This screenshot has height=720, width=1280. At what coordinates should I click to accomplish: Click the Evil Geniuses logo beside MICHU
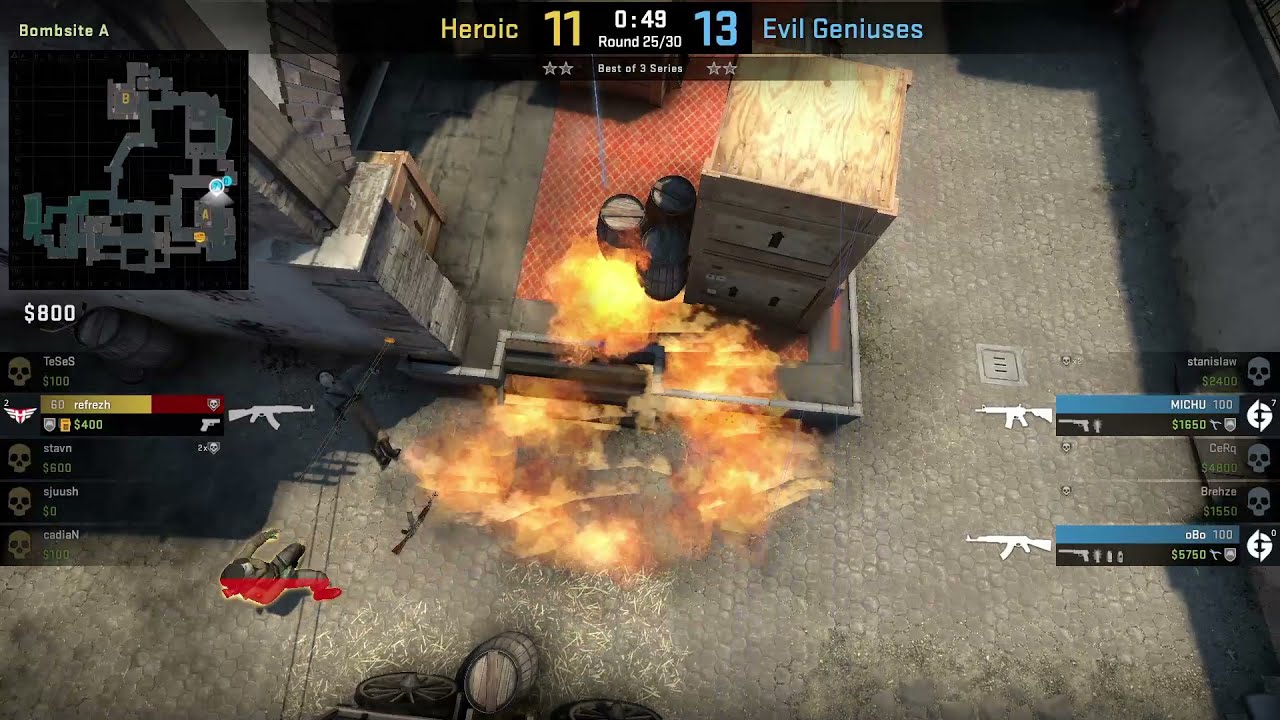pos(1259,415)
